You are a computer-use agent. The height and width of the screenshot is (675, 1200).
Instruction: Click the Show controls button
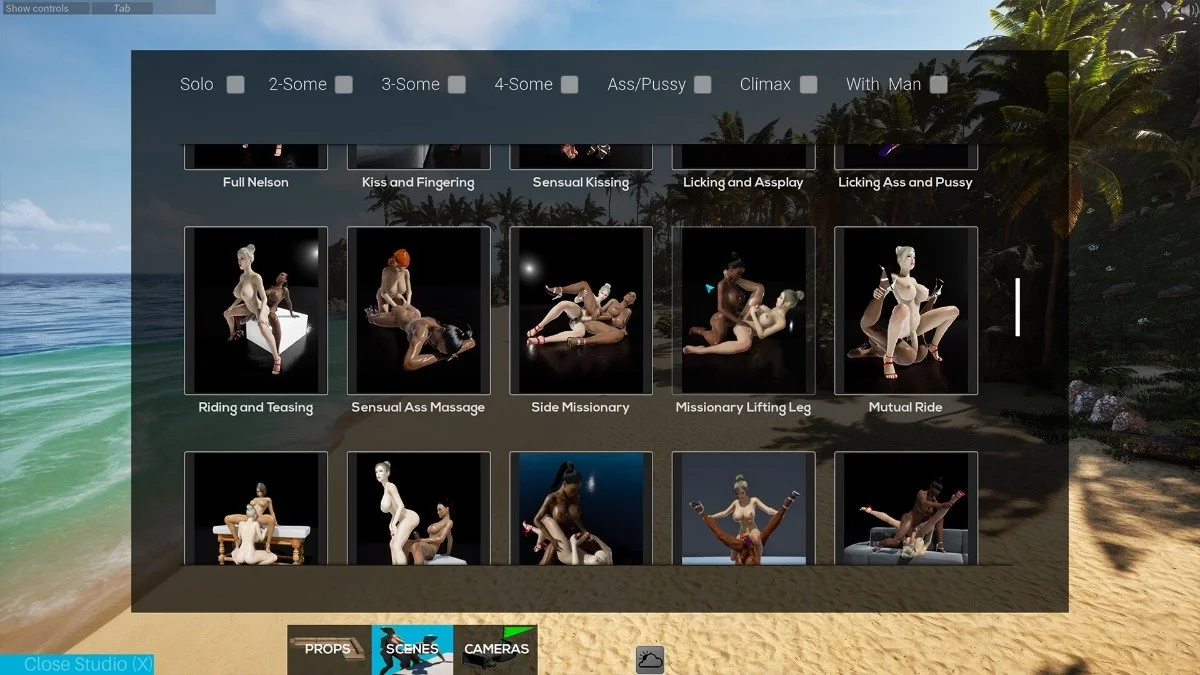pyautogui.click(x=38, y=8)
